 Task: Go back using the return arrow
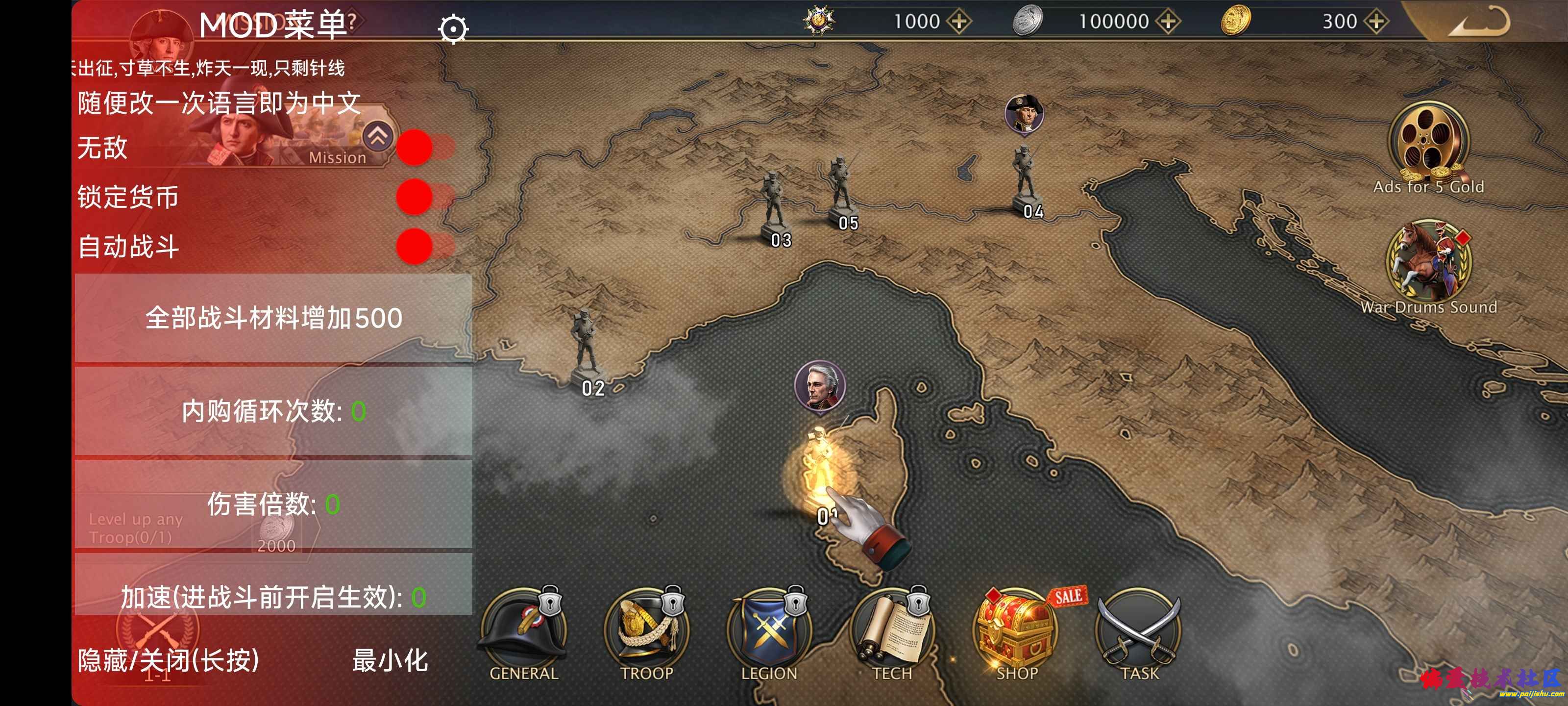click(1479, 22)
